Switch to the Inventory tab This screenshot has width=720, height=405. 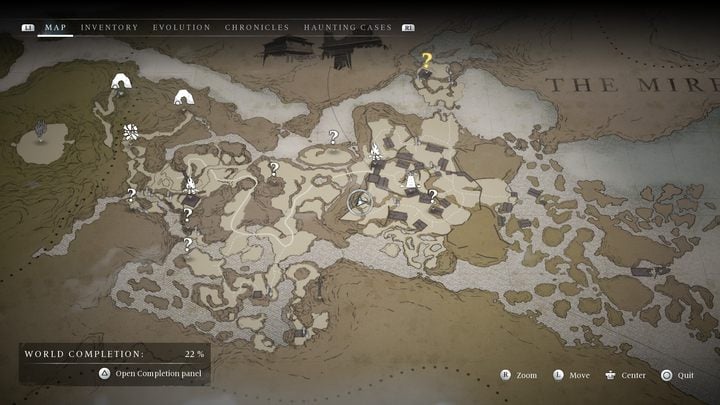tap(109, 27)
